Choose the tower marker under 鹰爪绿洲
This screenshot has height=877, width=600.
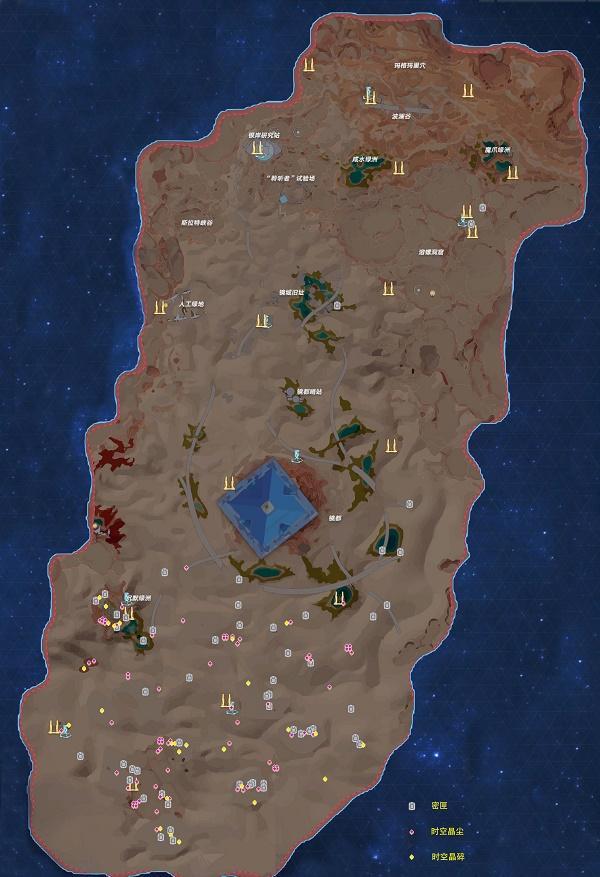(513, 173)
